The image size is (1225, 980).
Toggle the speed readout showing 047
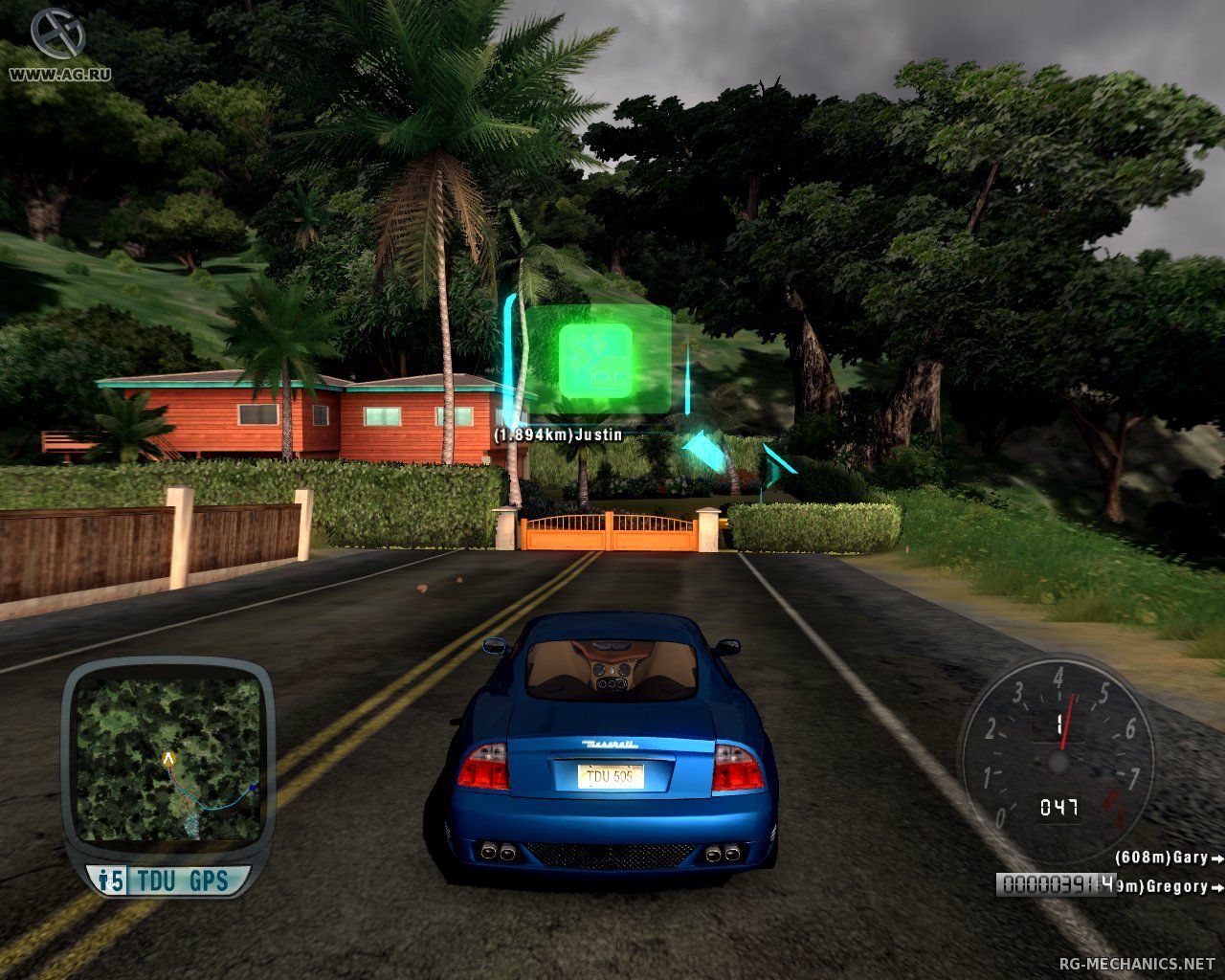pyautogui.click(x=1060, y=807)
